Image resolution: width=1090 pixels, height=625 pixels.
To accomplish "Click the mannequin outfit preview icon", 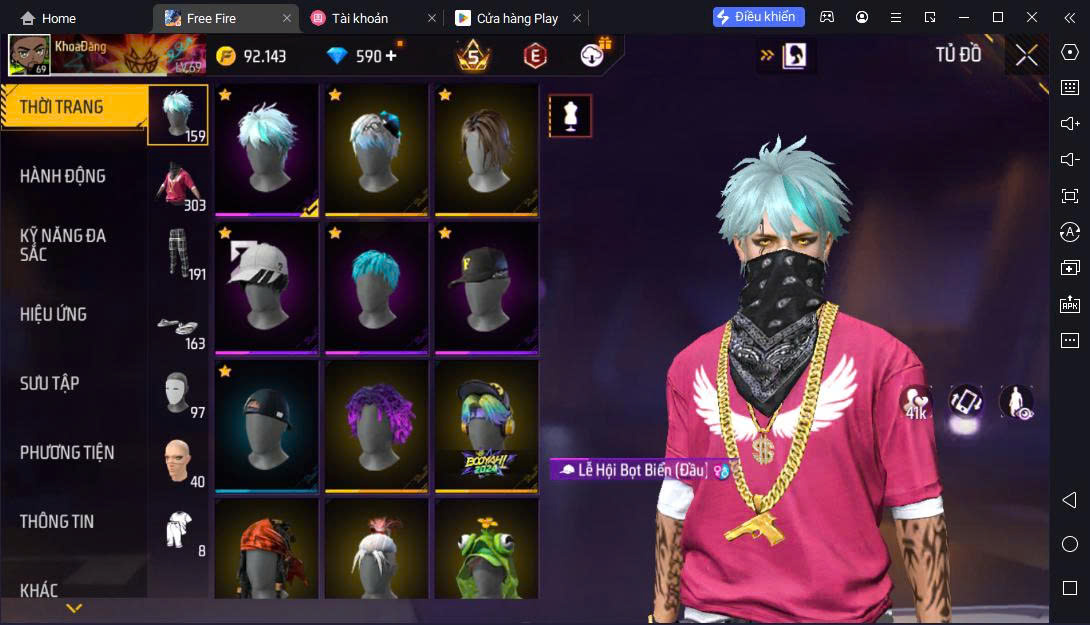I will pyautogui.click(x=571, y=116).
